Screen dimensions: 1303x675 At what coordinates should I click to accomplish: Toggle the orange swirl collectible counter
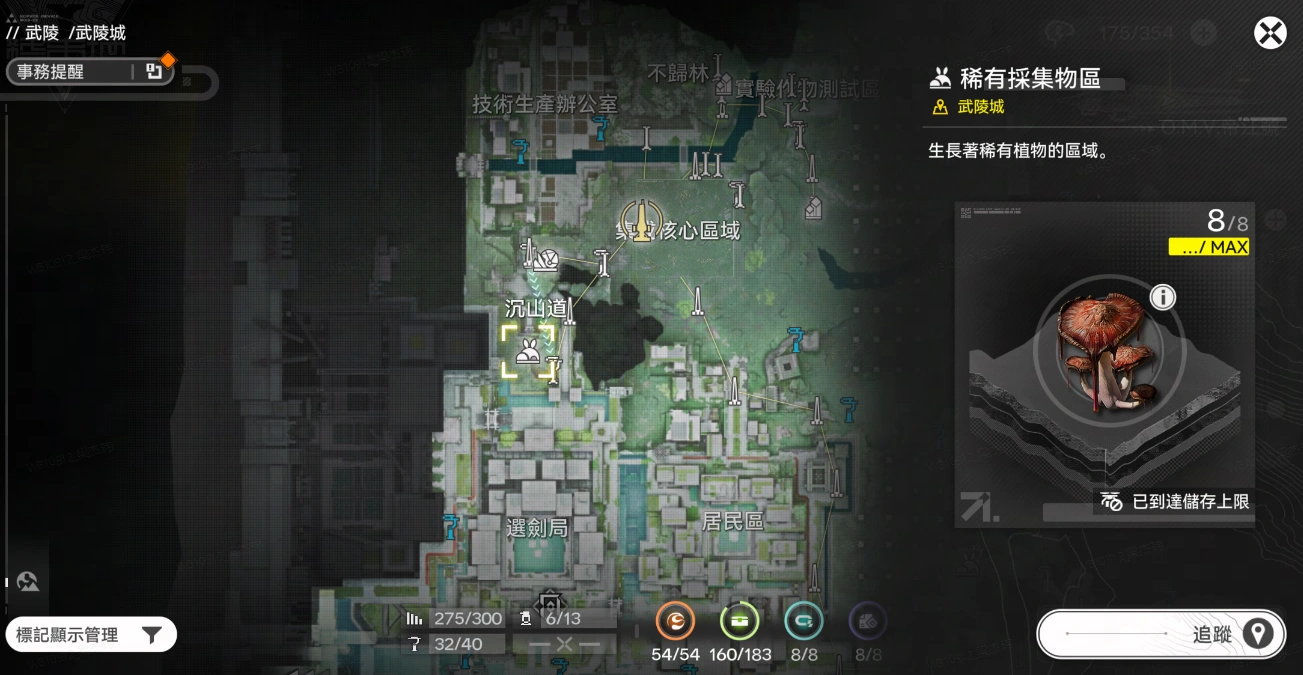(x=675, y=622)
